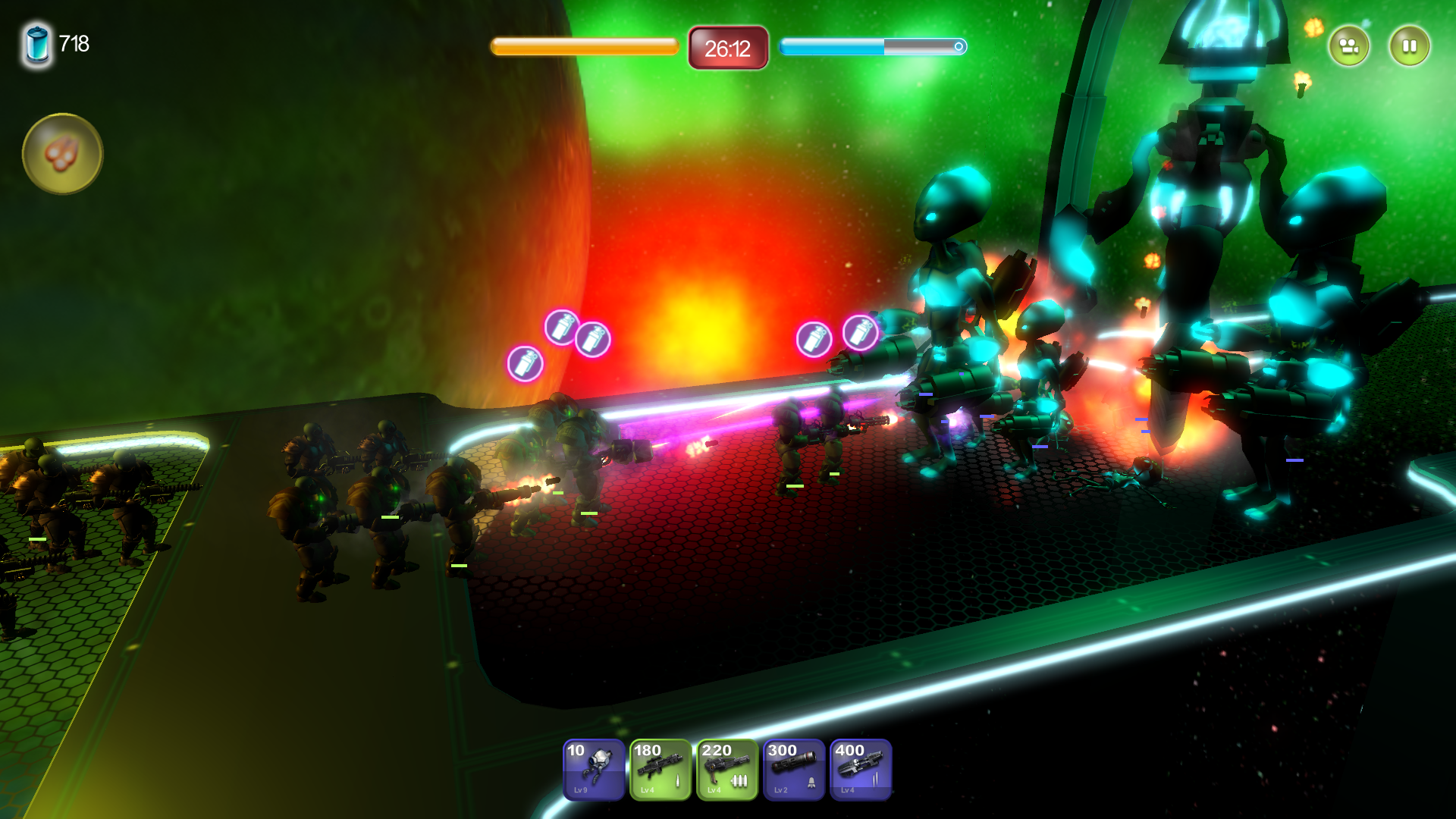Pause the game with the pause button

[1409, 45]
